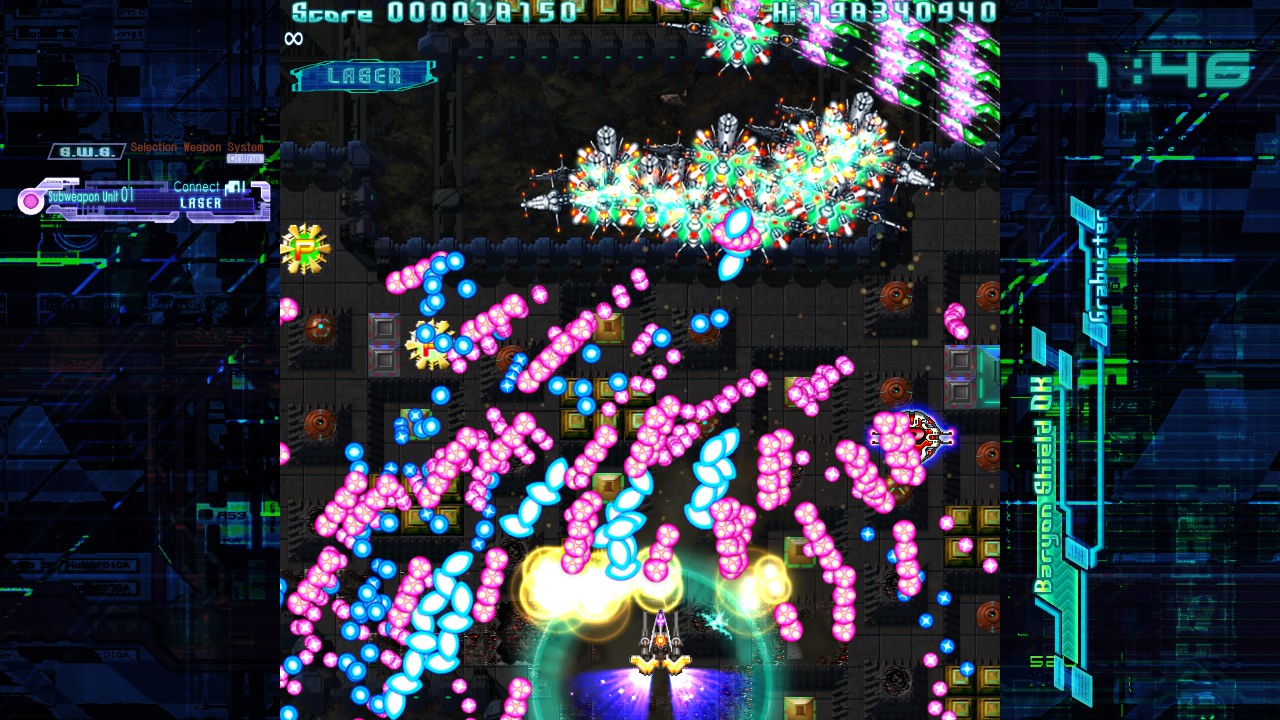
Task: Open the S.W.S. weapon system badge
Action: click(x=86, y=151)
